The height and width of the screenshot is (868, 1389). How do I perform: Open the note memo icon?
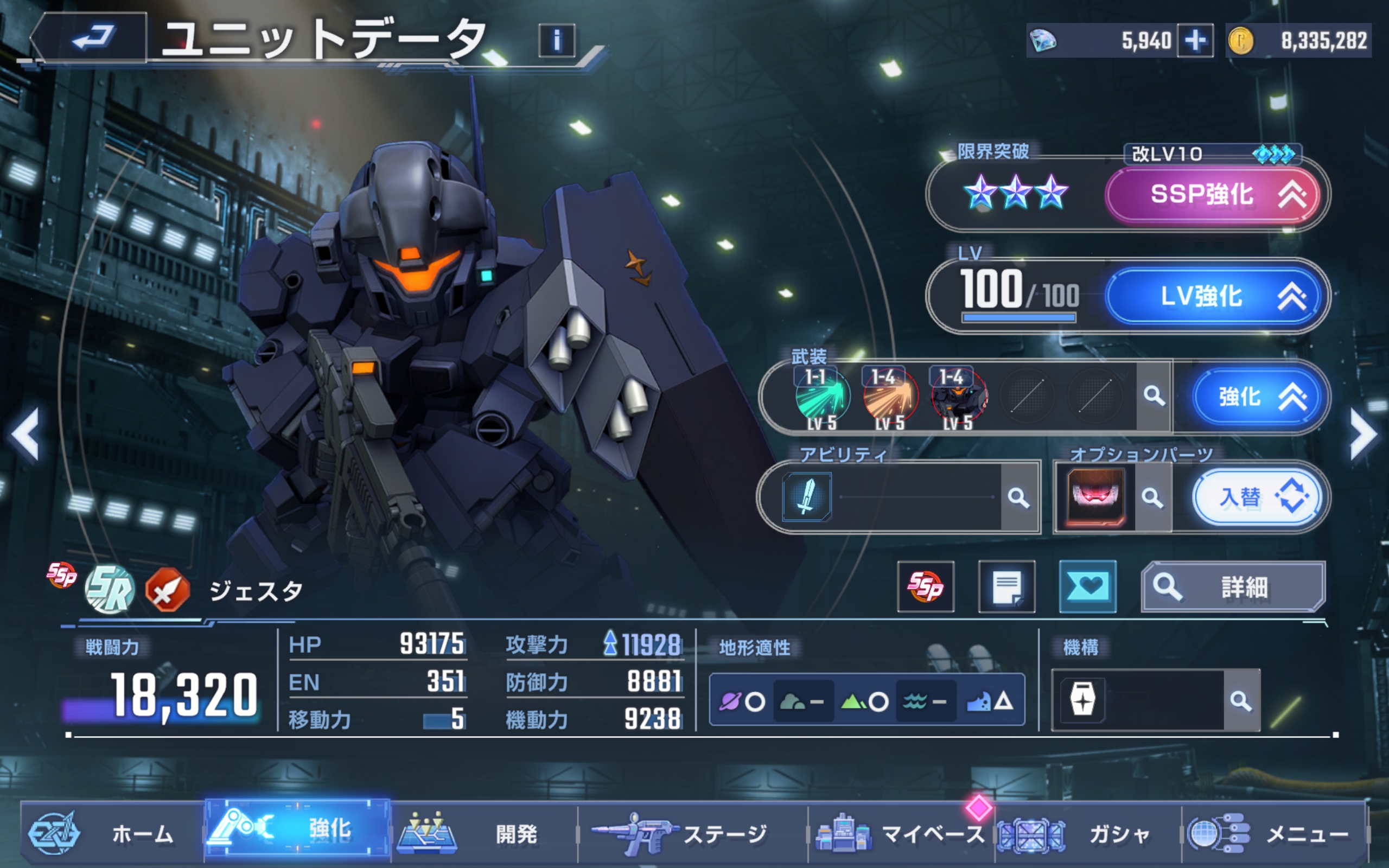[x=1006, y=586]
